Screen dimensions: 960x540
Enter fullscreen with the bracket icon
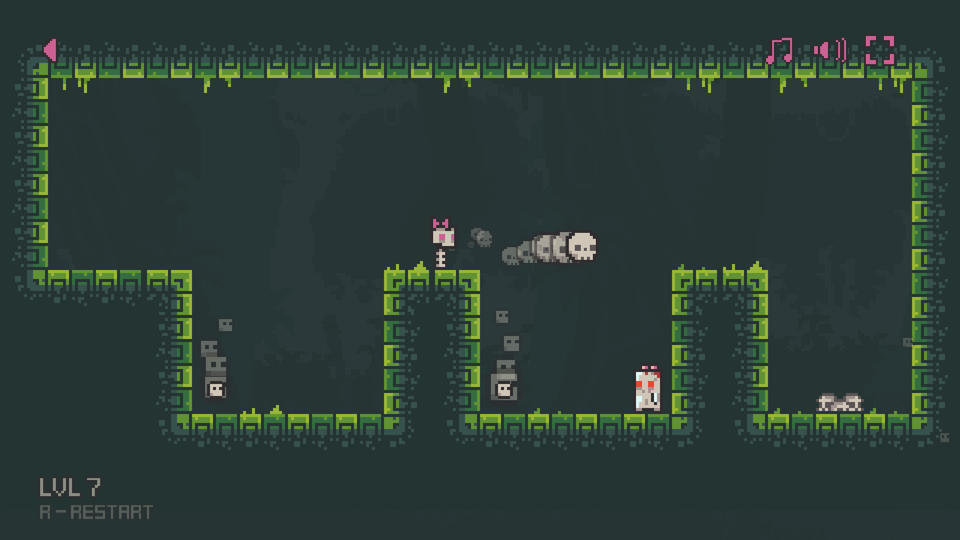880,50
